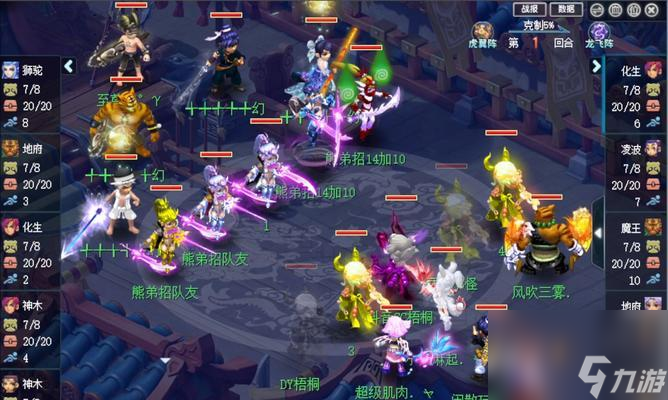Collapse the left team panel arrow
Image resolution: width=668 pixels, height=400 pixels.
click(x=69, y=66)
